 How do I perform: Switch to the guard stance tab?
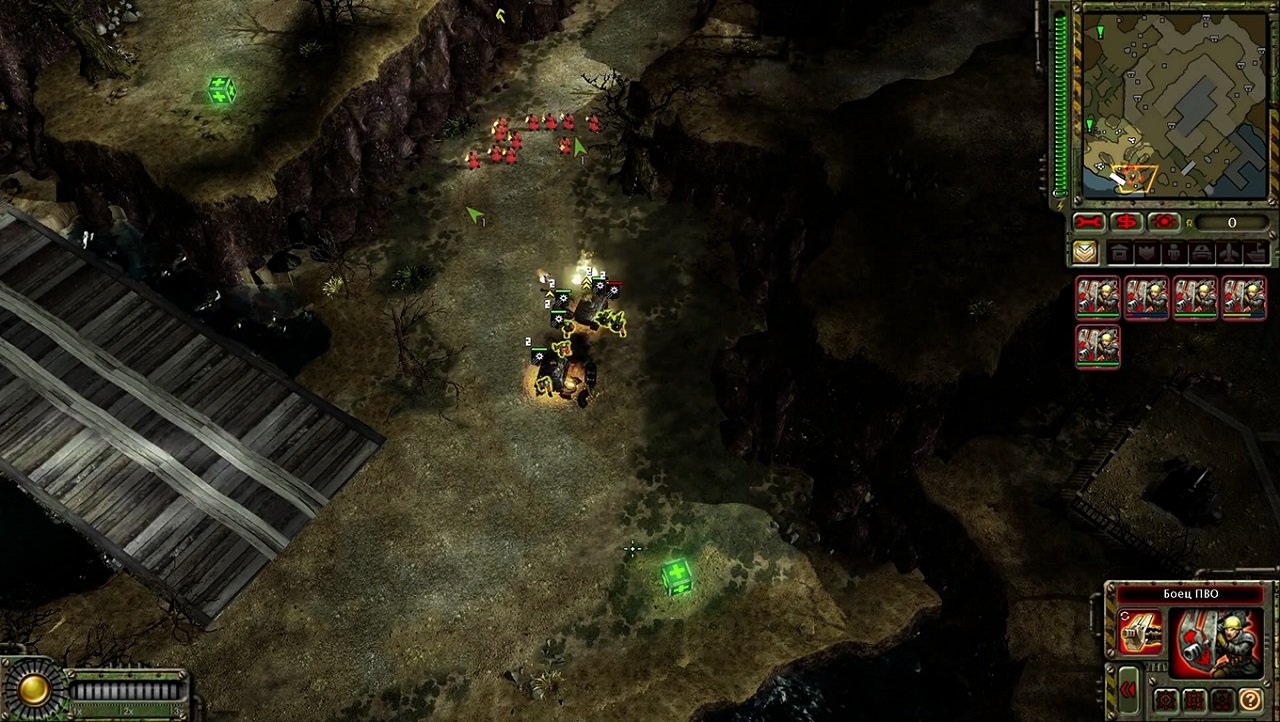pyautogui.click(x=1195, y=700)
